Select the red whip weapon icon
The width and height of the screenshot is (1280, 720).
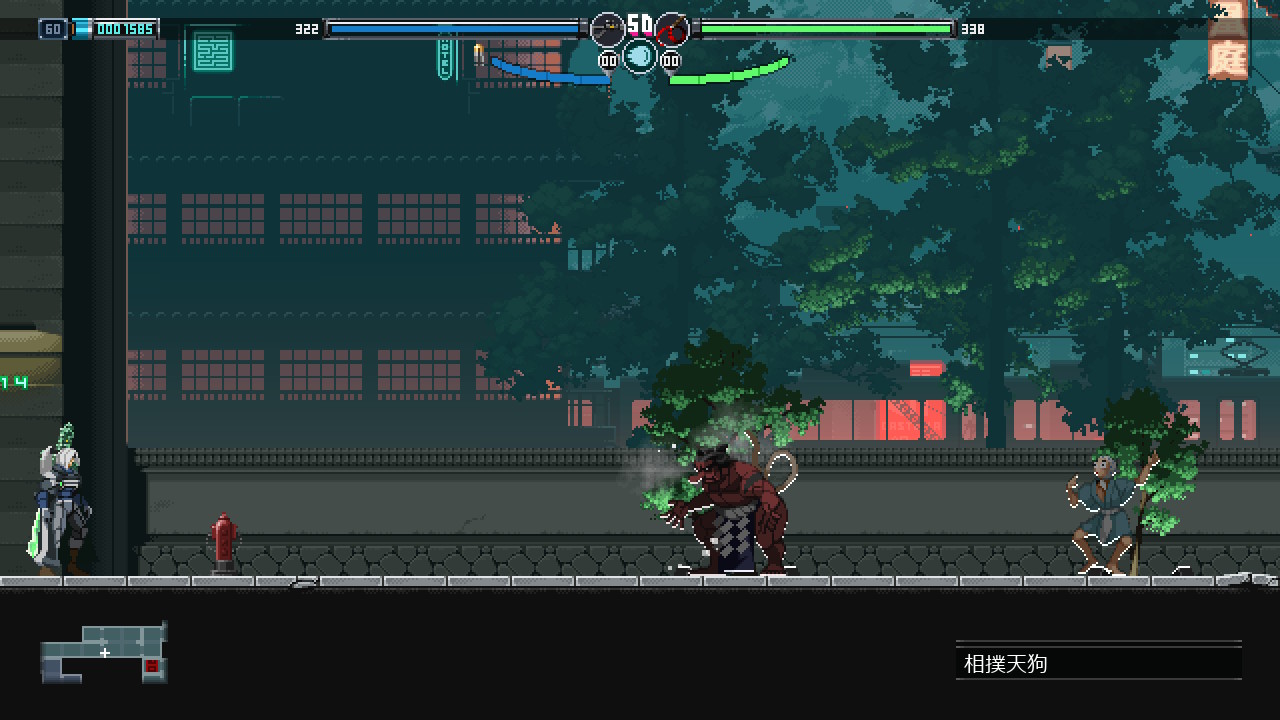coord(672,30)
